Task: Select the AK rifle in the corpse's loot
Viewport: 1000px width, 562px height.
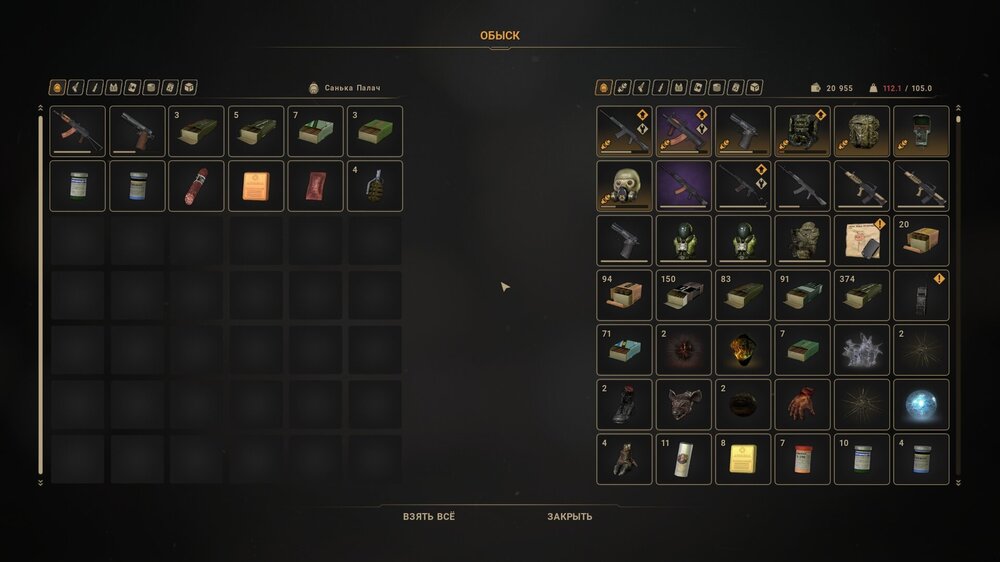Action: pyautogui.click(x=77, y=131)
